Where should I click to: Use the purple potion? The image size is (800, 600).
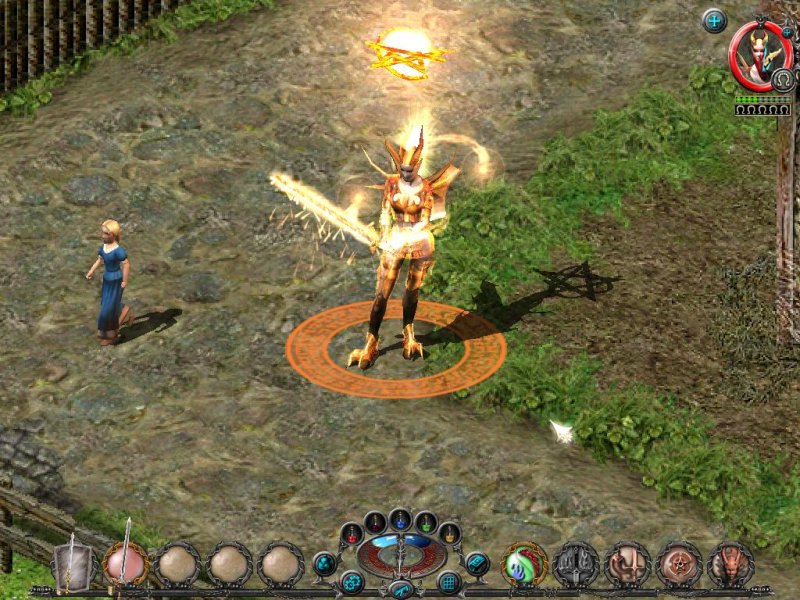point(375,522)
